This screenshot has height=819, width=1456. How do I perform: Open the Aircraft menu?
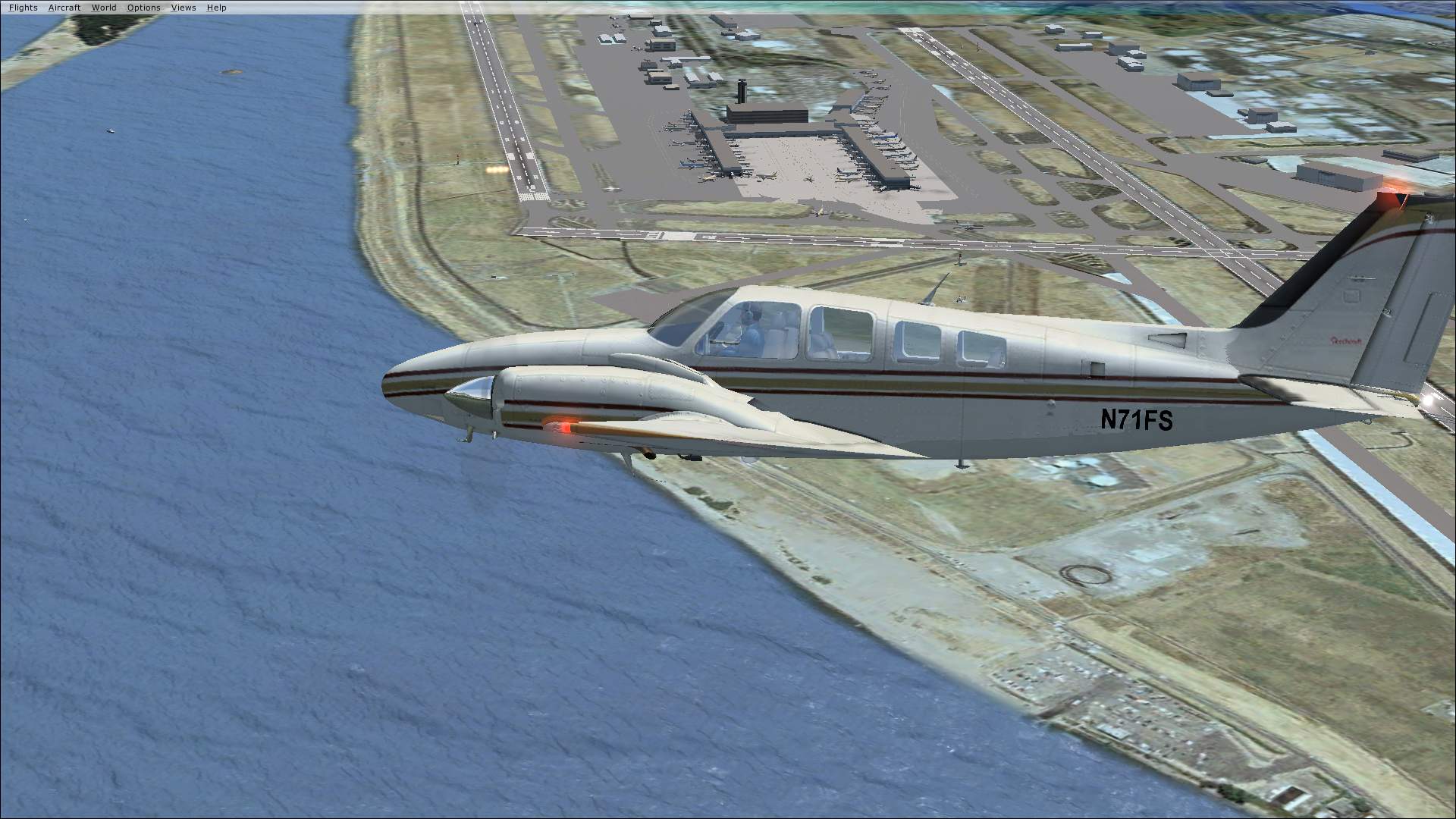(x=64, y=8)
